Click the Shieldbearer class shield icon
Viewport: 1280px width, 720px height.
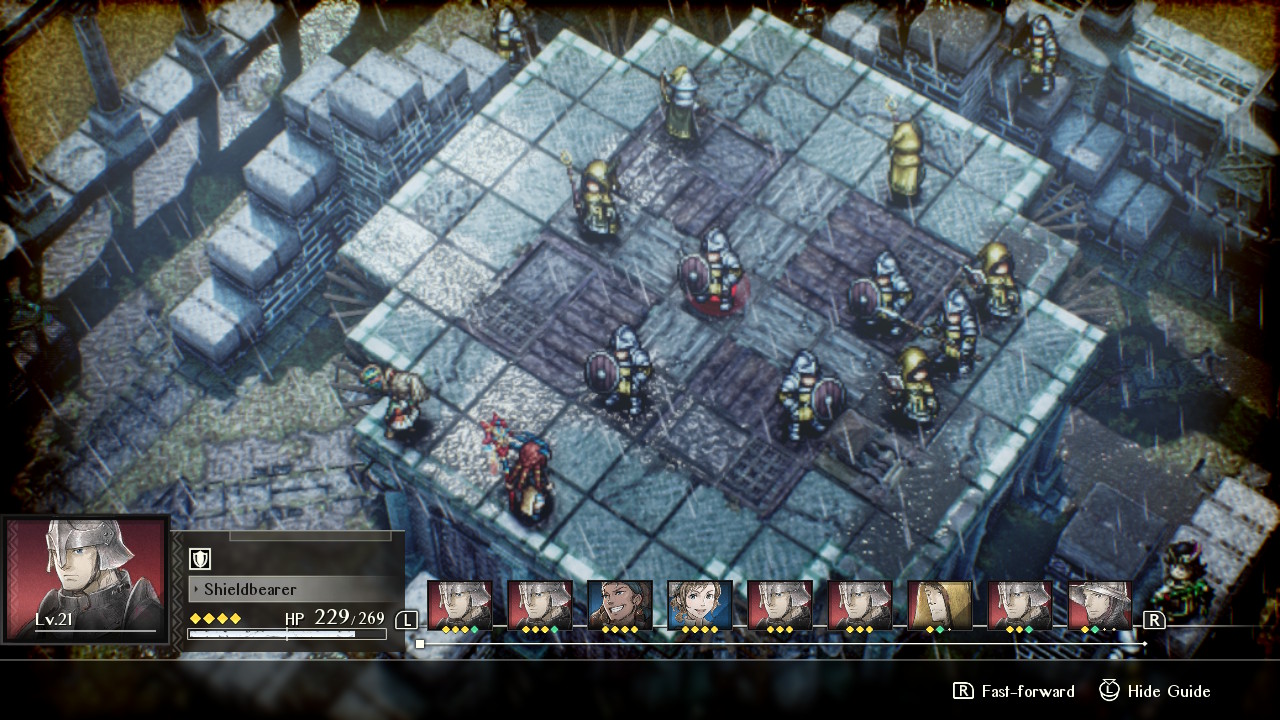pyautogui.click(x=200, y=560)
